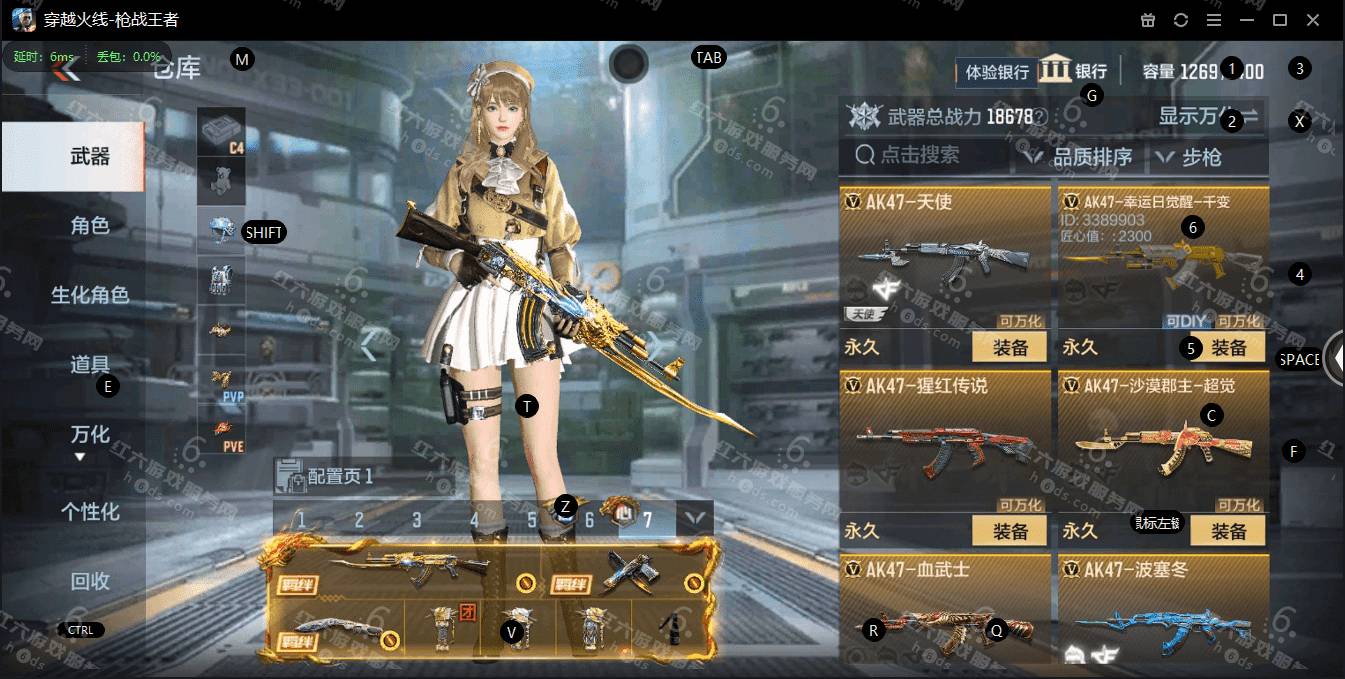This screenshot has height=679, width=1345.
Task: Switch to loadout page 3
Action: tap(416, 520)
